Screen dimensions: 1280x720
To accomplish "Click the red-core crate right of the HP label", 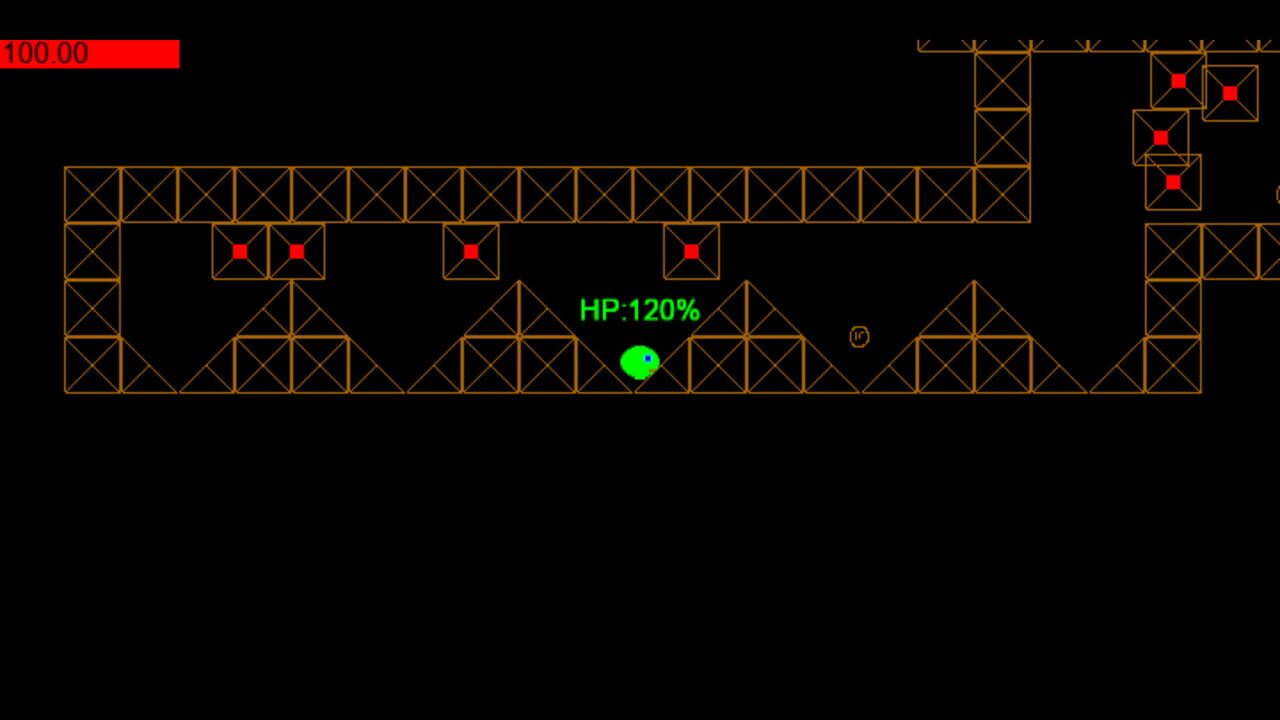I will pos(691,250).
